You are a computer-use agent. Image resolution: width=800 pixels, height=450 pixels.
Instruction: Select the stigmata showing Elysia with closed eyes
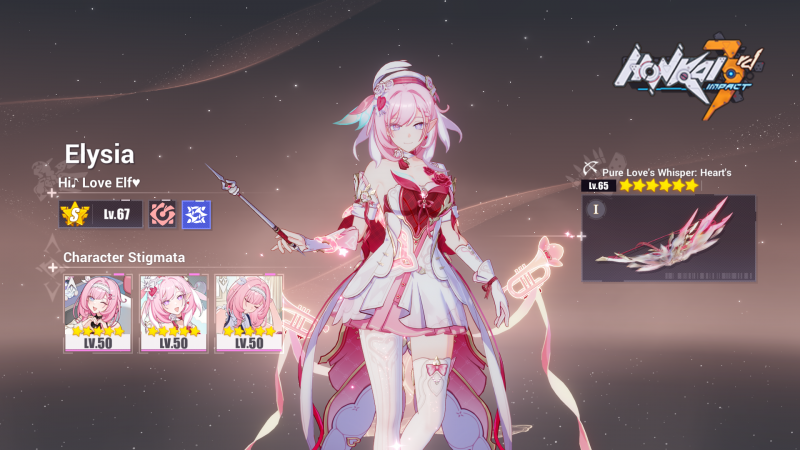(x=249, y=312)
